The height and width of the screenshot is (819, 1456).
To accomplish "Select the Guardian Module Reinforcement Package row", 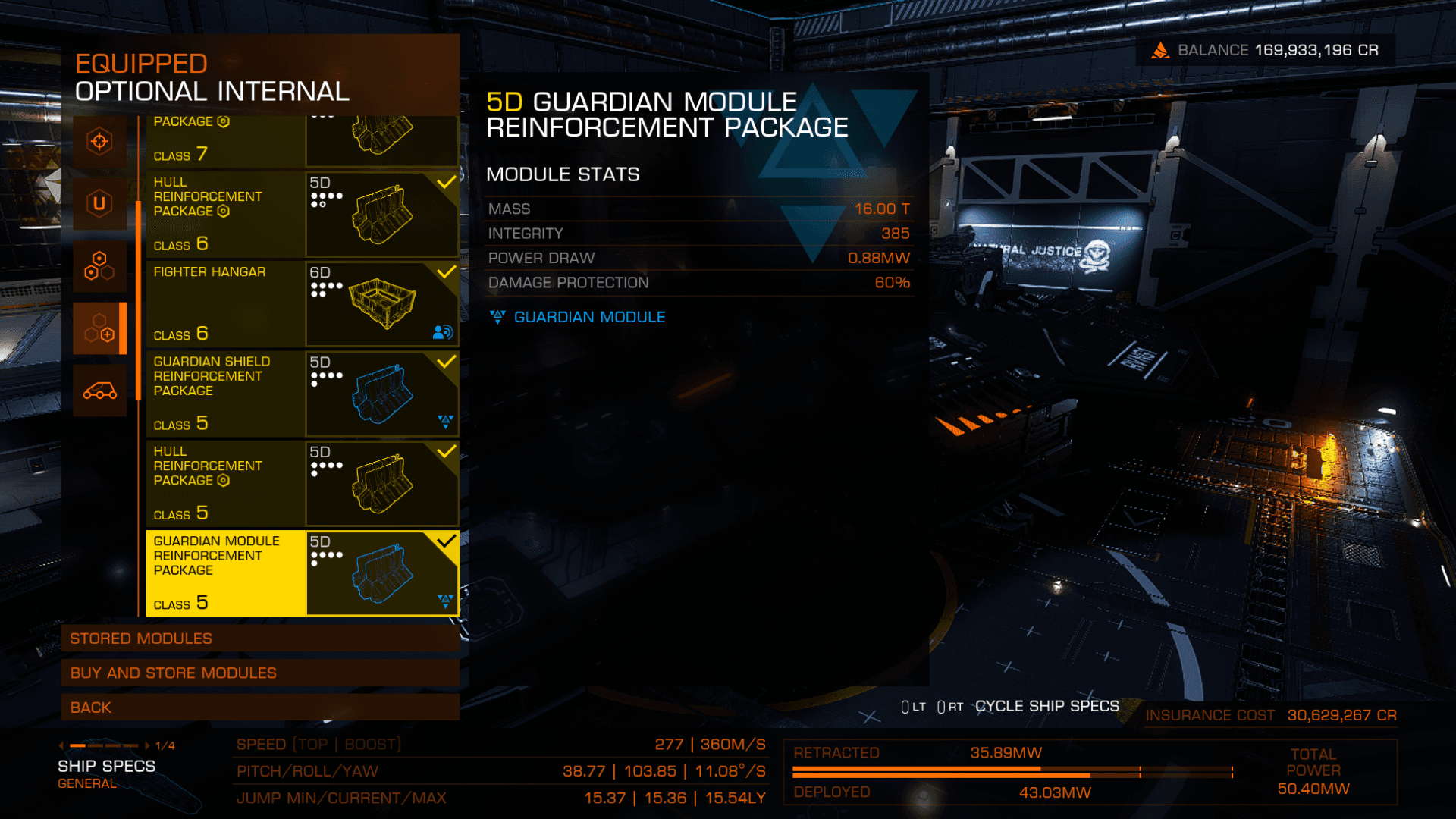I will [x=302, y=573].
